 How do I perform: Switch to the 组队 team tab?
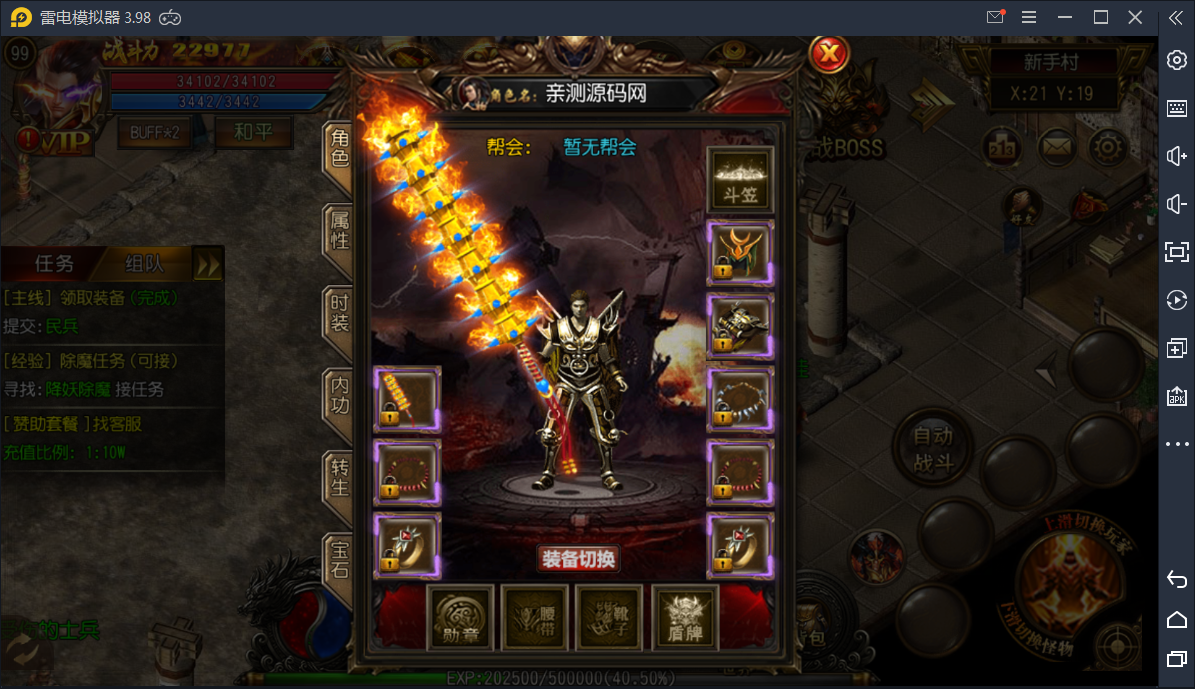coord(144,264)
